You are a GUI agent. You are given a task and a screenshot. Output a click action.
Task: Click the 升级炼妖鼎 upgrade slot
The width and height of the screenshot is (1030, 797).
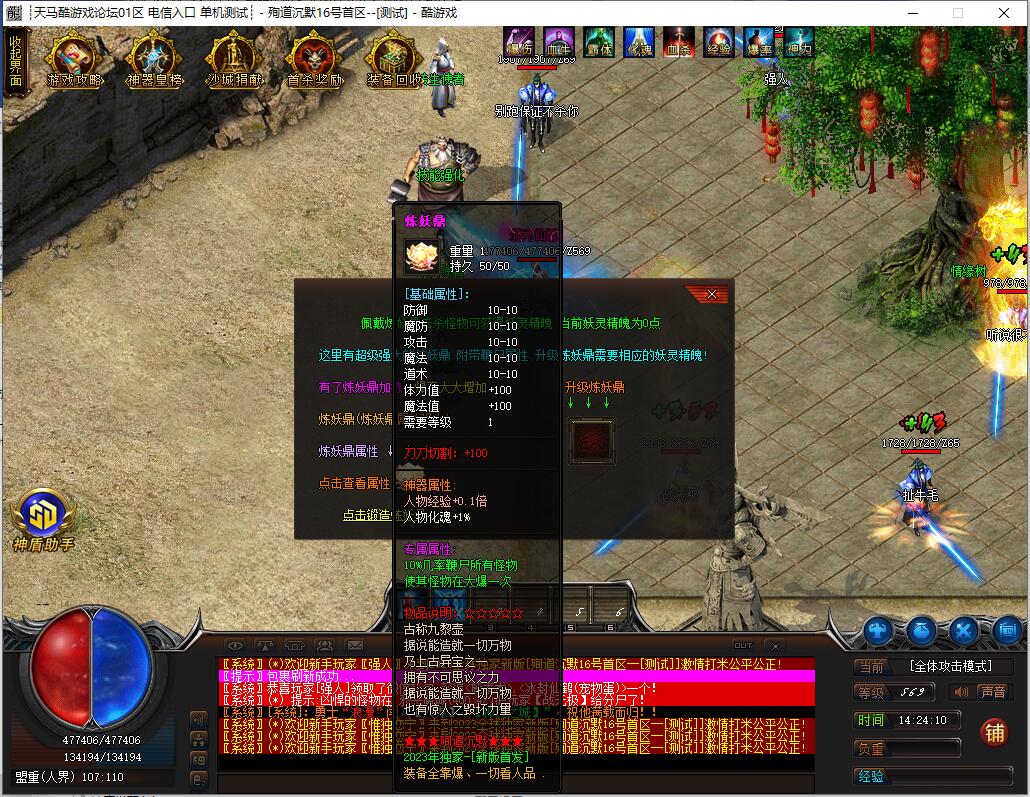click(592, 440)
